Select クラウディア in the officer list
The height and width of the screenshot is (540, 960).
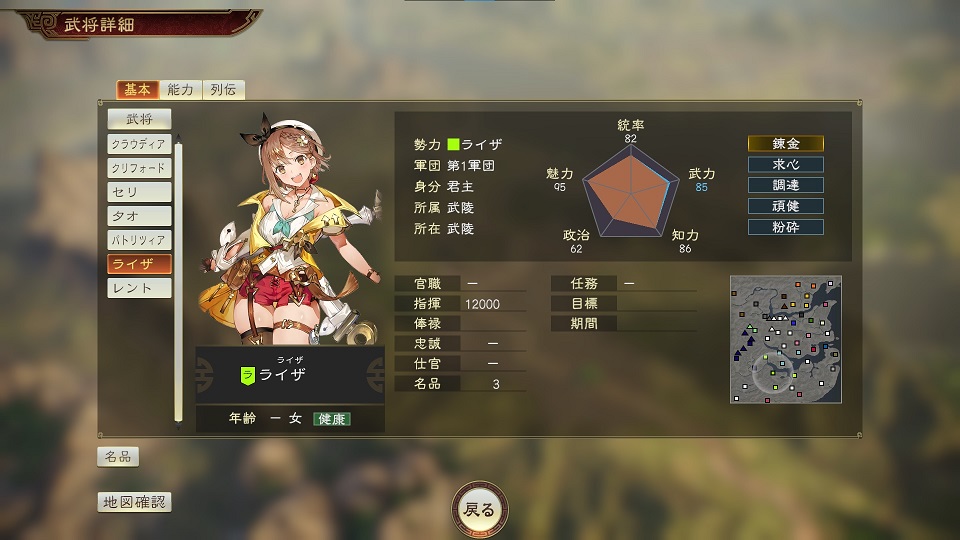[139, 144]
